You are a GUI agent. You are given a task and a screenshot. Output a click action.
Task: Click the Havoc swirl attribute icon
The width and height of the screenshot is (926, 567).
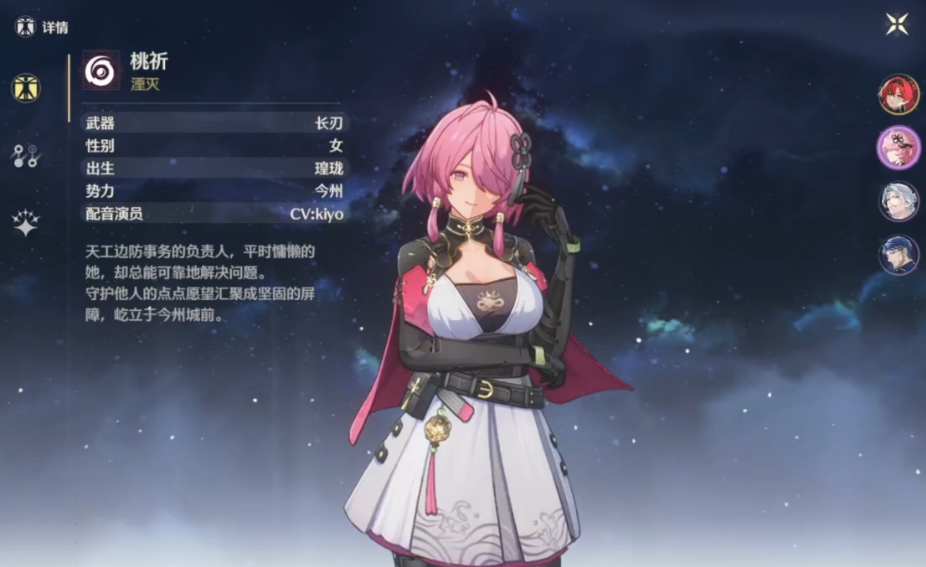[101, 71]
